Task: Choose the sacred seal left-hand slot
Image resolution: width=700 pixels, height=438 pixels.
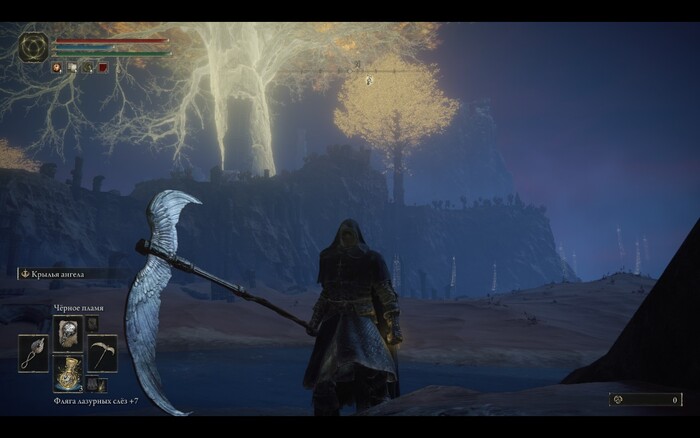Action: pos(33,353)
